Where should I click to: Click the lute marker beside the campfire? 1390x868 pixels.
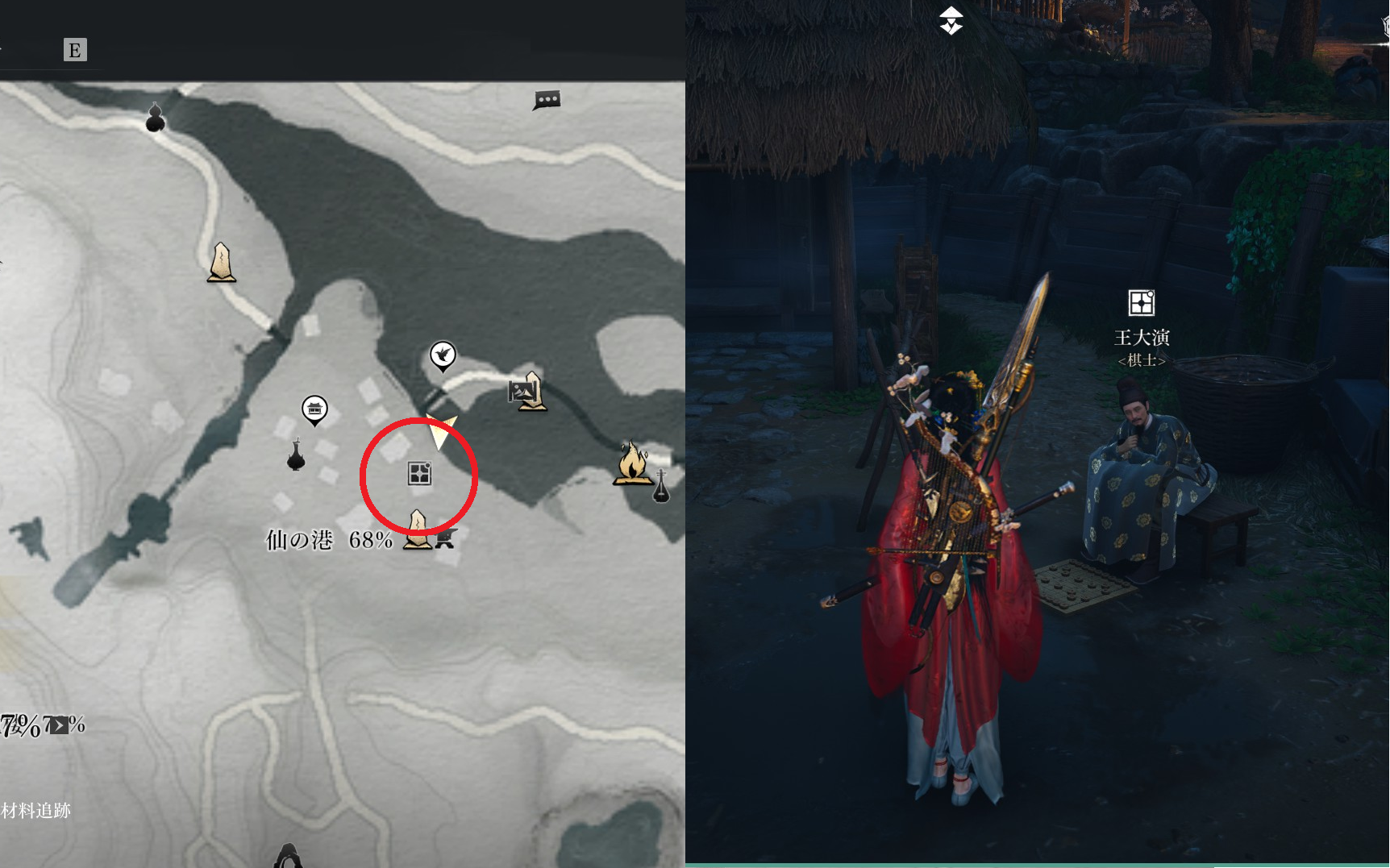(661, 486)
